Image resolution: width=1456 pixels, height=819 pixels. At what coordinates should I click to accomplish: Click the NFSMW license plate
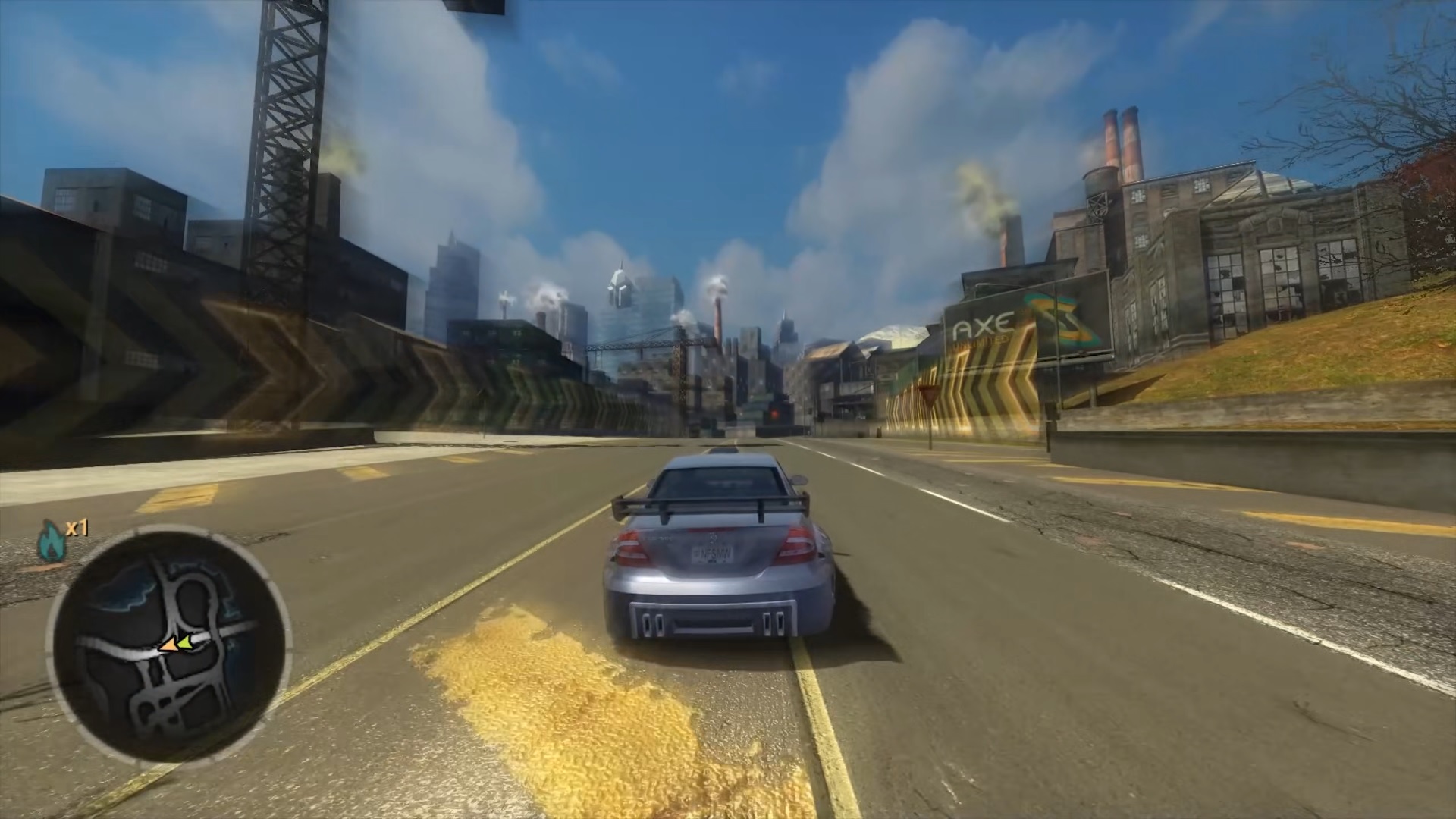(714, 554)
